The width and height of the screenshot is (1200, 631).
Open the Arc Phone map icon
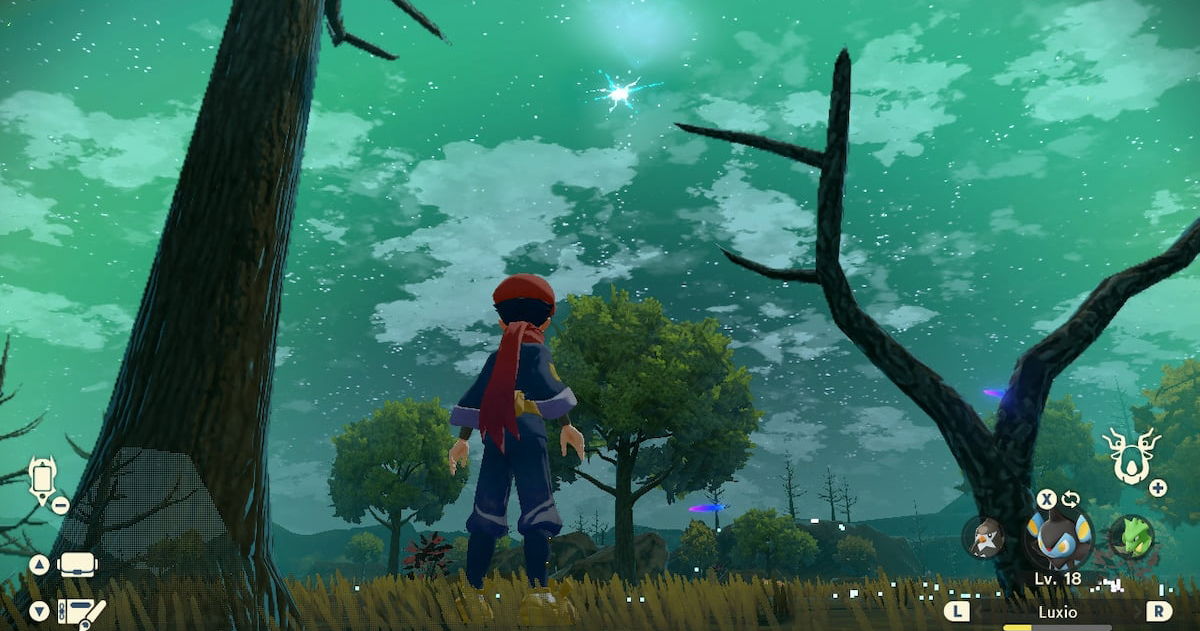42,480
